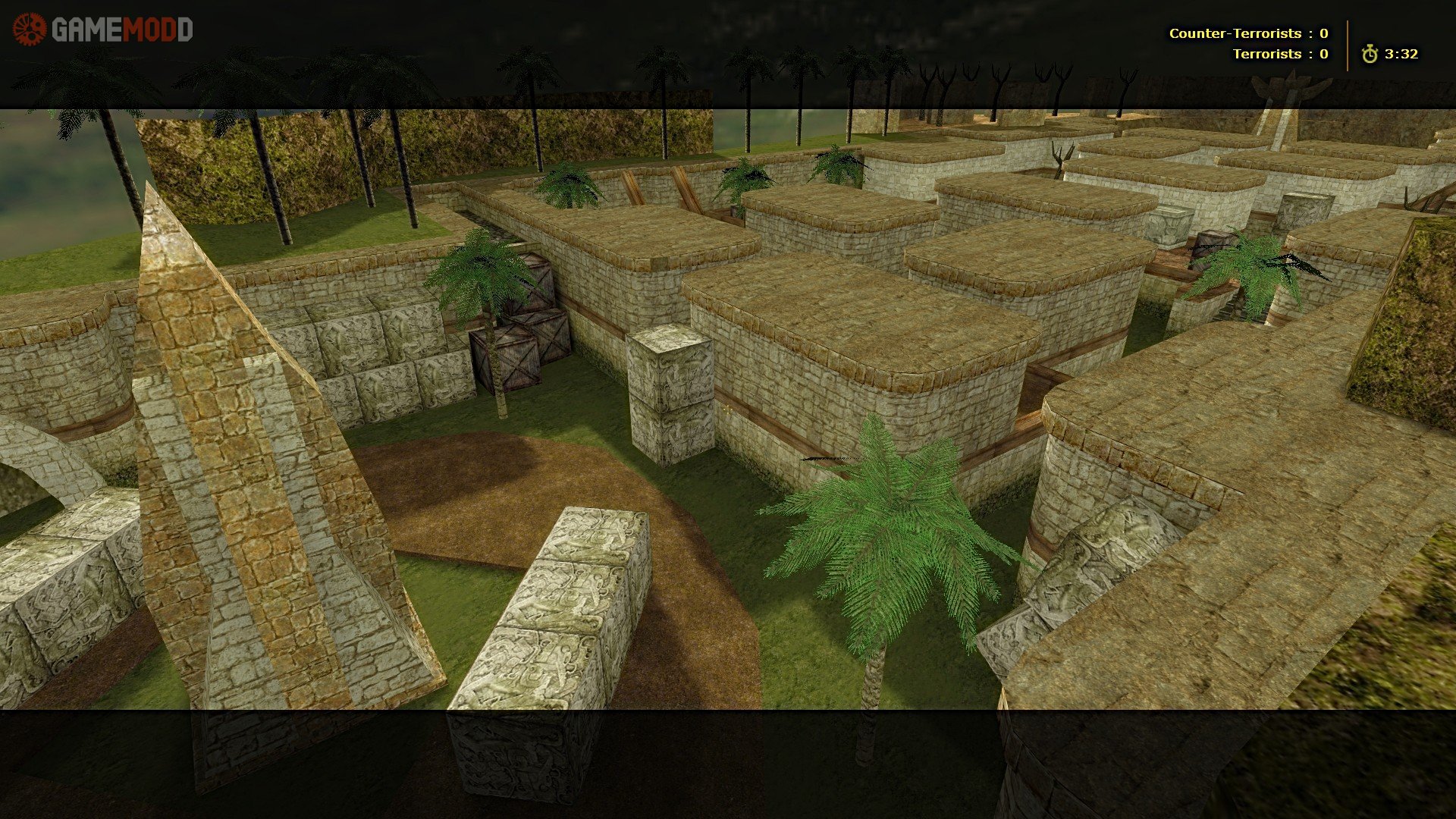Click the GameModd logo watermark
Viewport: 1456px width, 819px height.
point(102,30)
